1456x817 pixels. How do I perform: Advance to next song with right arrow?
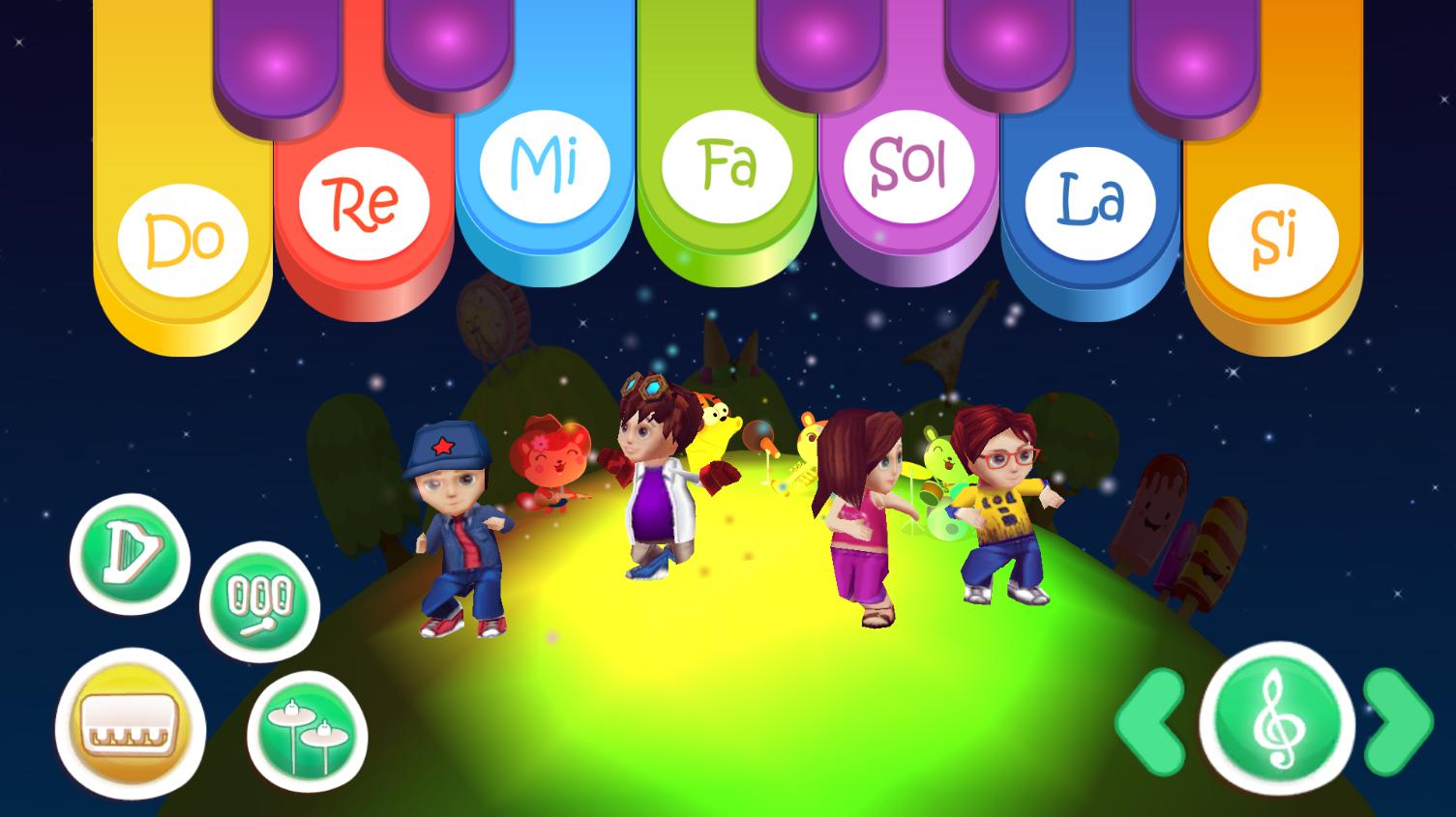[x=1398, y=720]
